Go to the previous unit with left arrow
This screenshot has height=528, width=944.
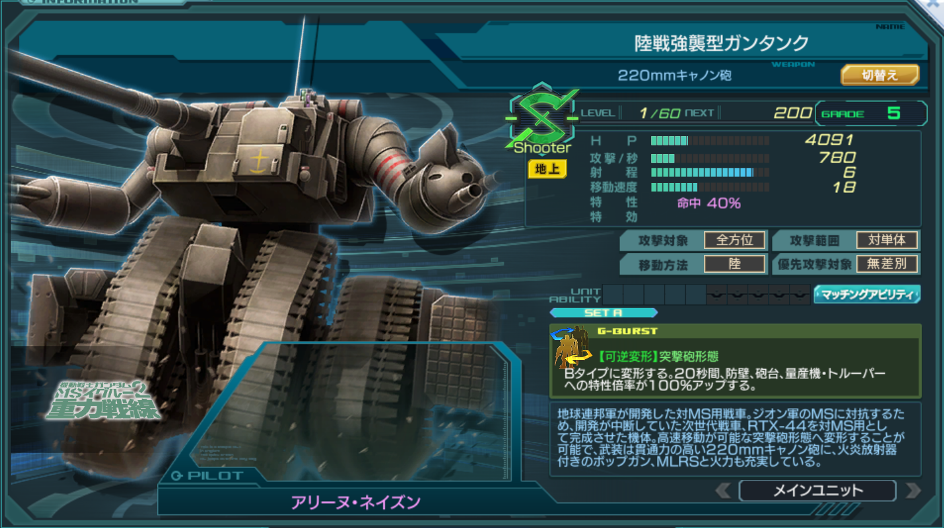click(x=723, y=490)
